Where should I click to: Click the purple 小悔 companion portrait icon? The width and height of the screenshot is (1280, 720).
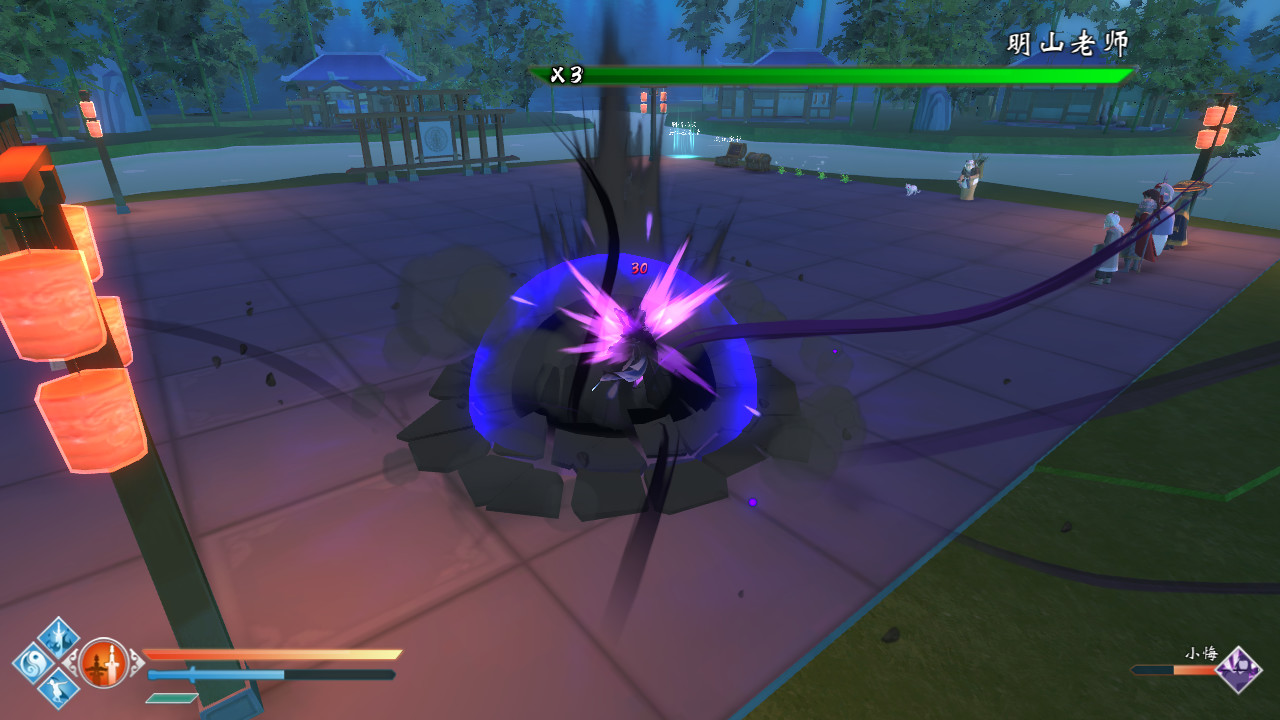(1238, 671)
